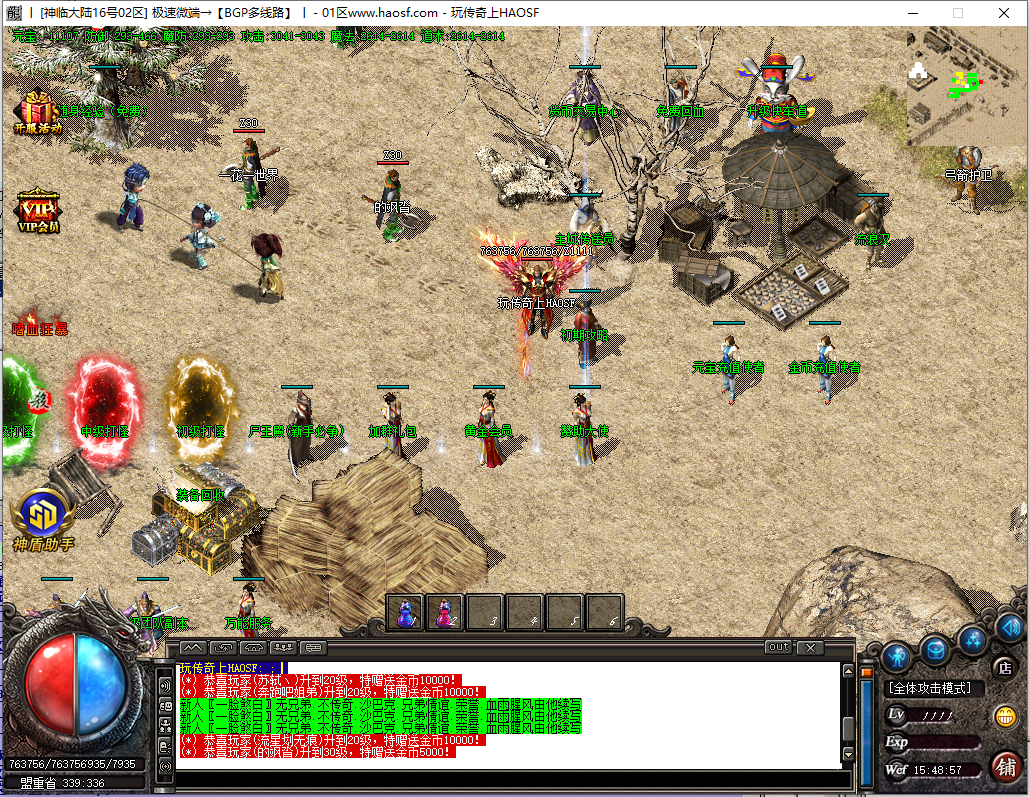The image size is (1030, 797).
Task: Click the smiley face emoji button
Action: 1004,716
